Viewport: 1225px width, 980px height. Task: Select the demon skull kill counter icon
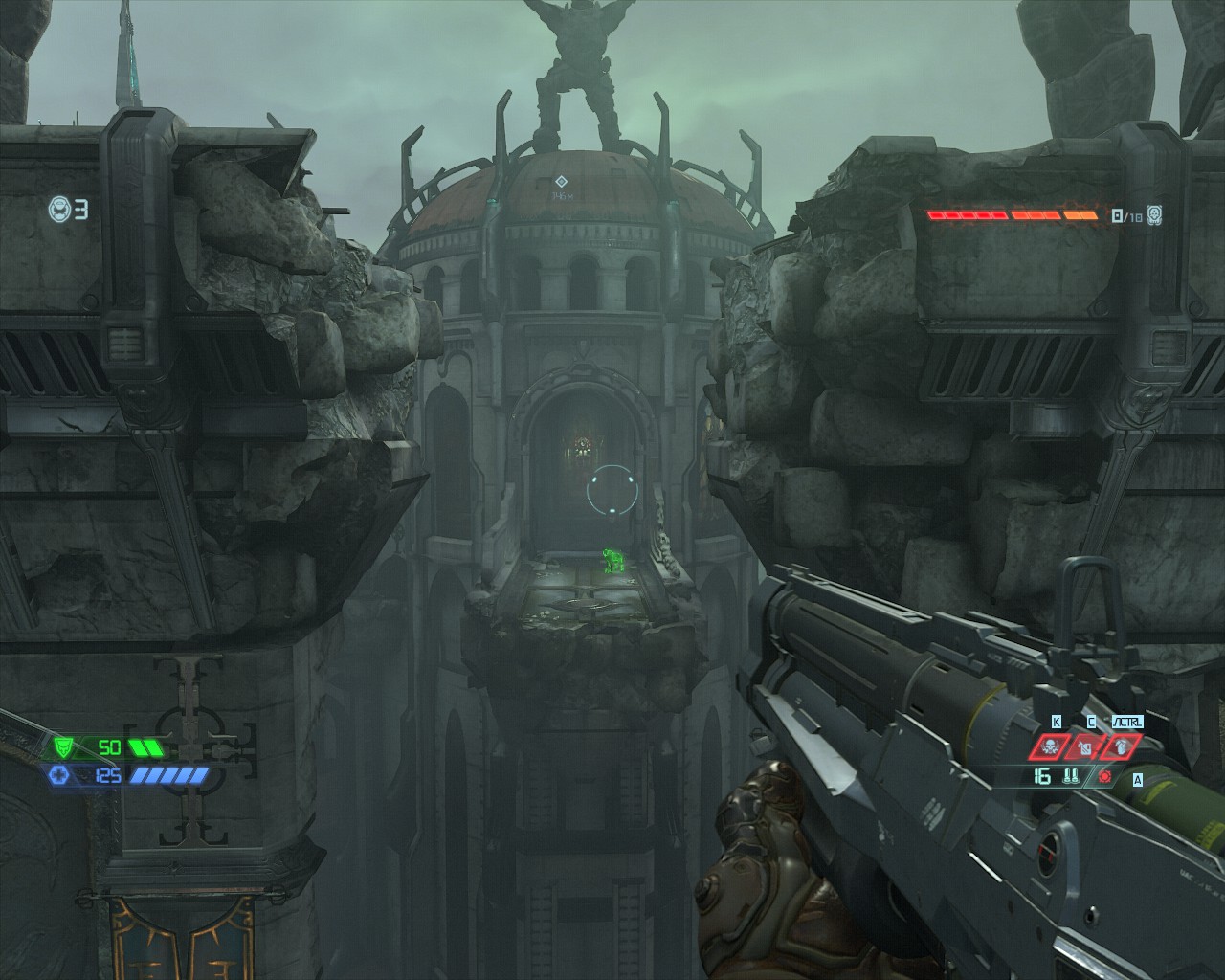click(1155, 214)
